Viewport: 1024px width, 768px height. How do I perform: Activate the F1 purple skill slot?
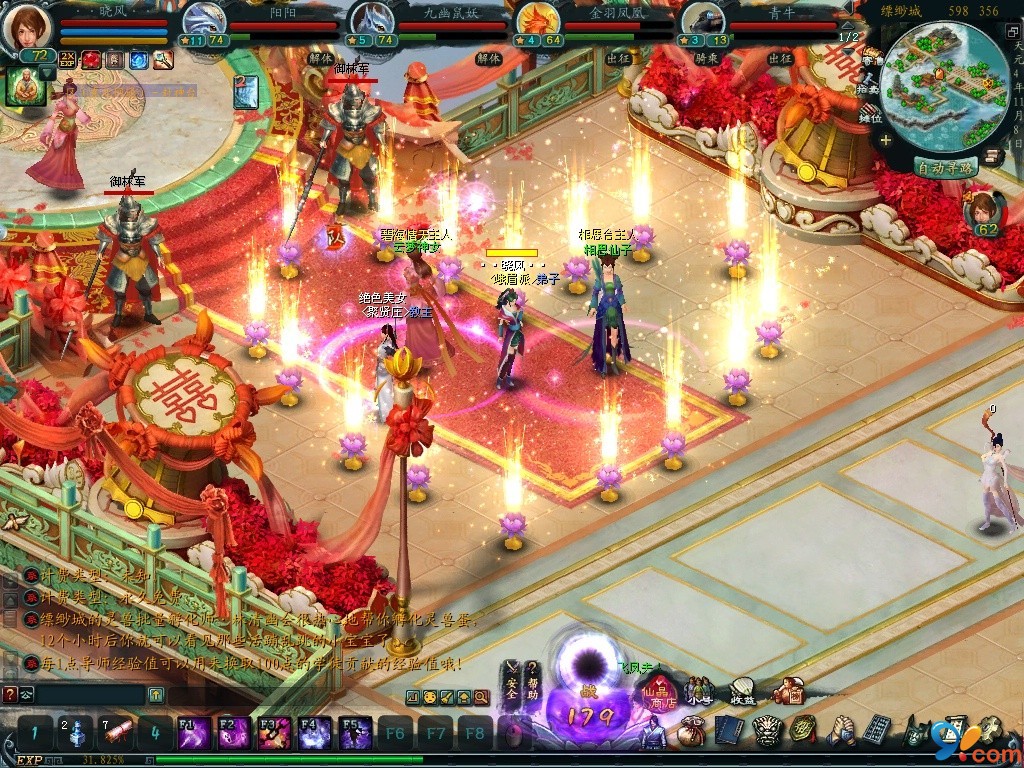[192, 733]
